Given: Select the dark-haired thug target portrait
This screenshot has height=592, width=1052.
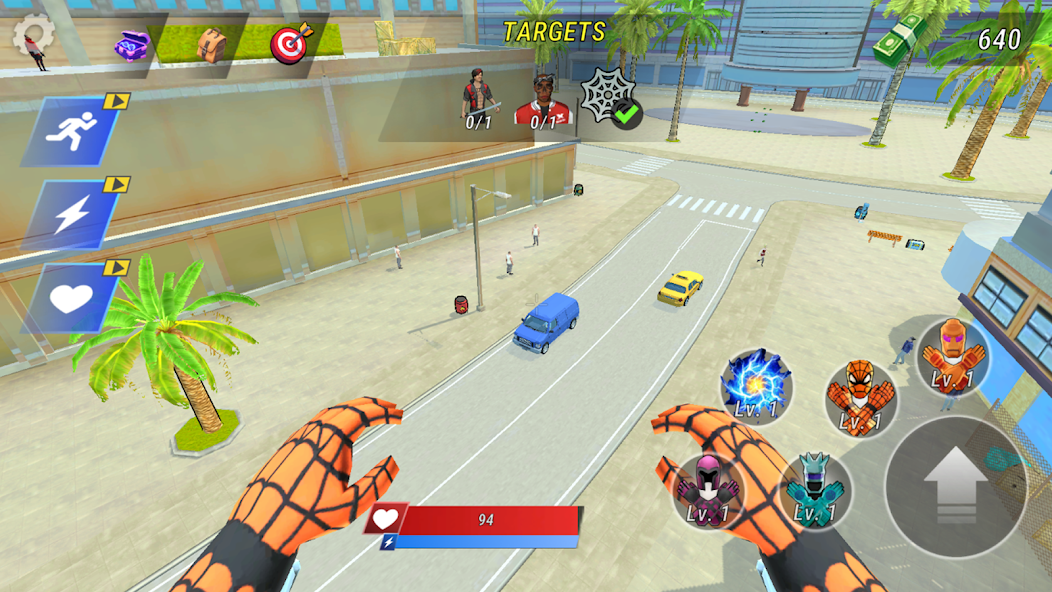Looking at the screenshot, I should pyautogui.click(x=478, y=102).
